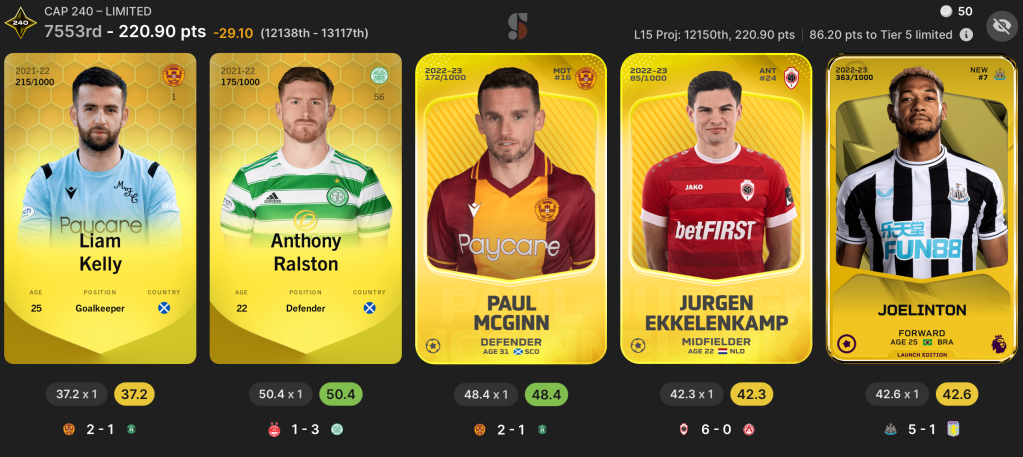This screenshot has width=1023, height=457.
Task: View the Jurgen Ekkelenkamp midfielder card
Action: 716,208
